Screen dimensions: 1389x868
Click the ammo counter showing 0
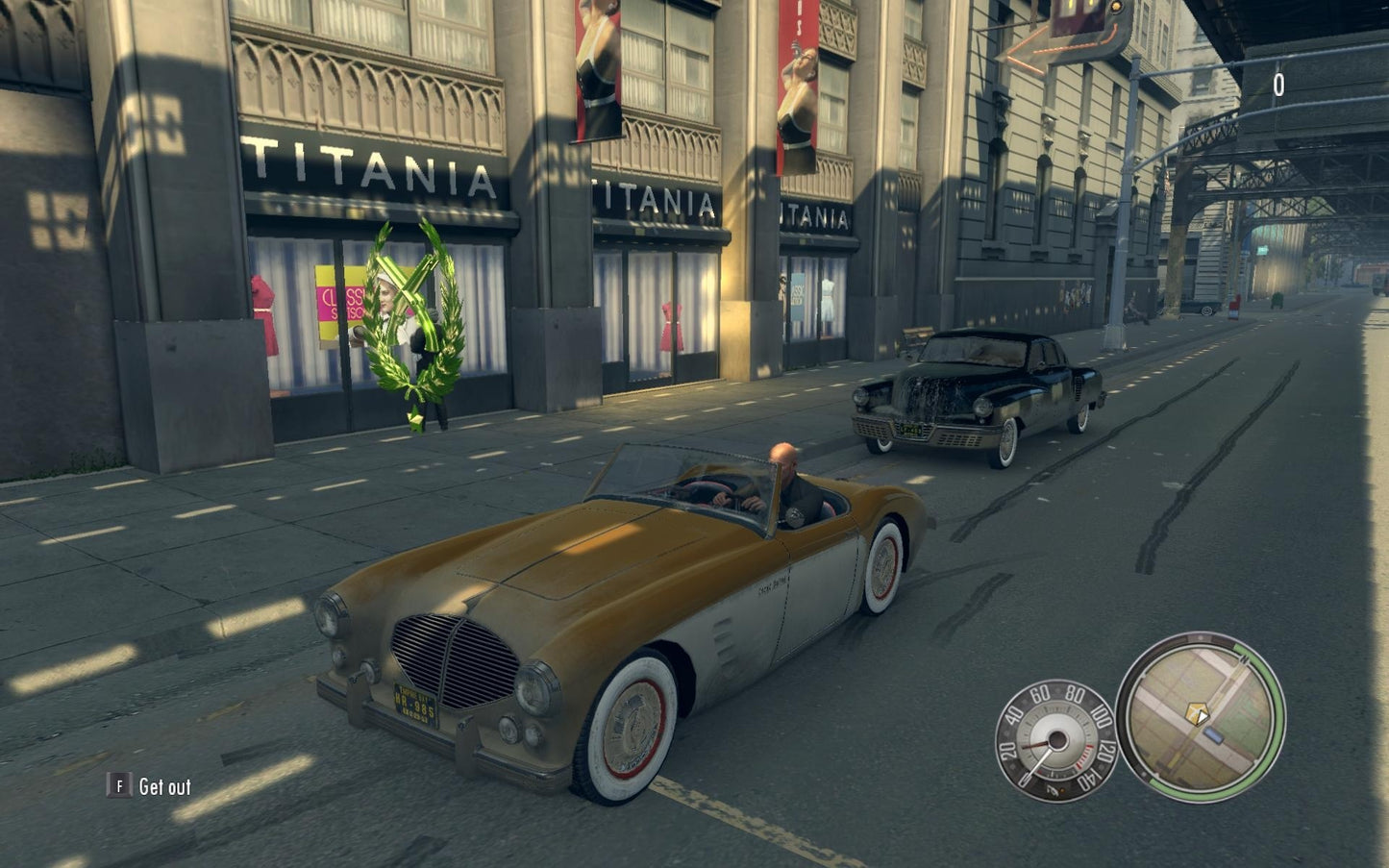1278,82
